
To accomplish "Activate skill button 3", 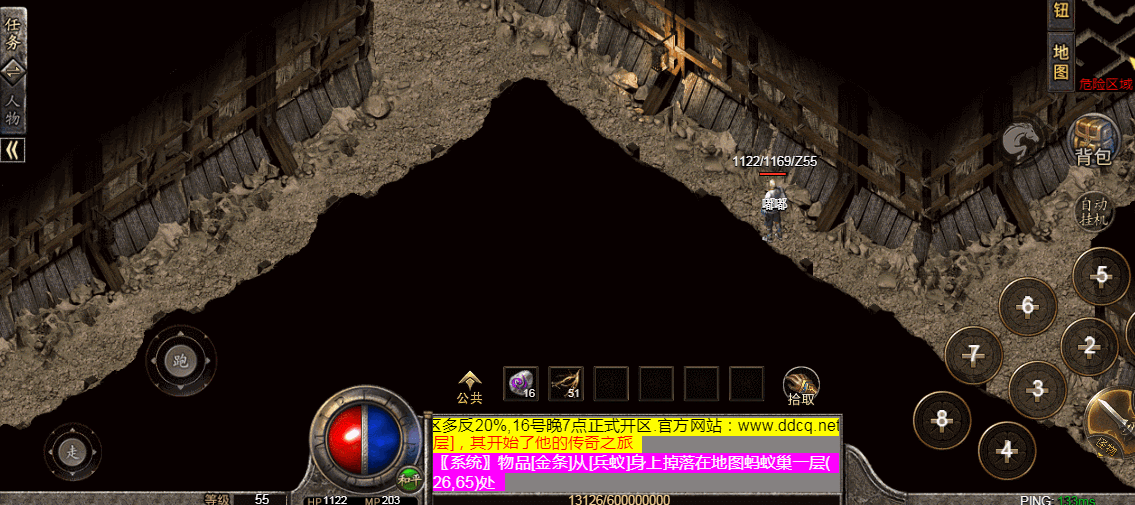I will click(1037, 389).
